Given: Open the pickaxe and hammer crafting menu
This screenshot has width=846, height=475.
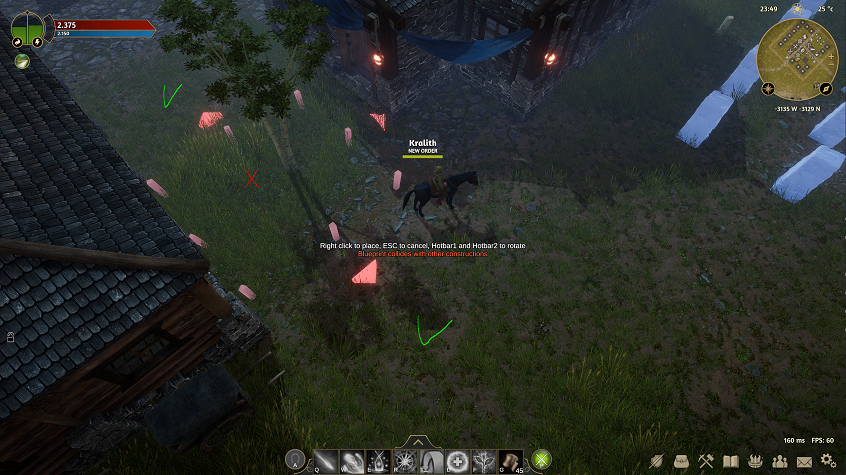Looking at the screenshot, I should [707, 461].
